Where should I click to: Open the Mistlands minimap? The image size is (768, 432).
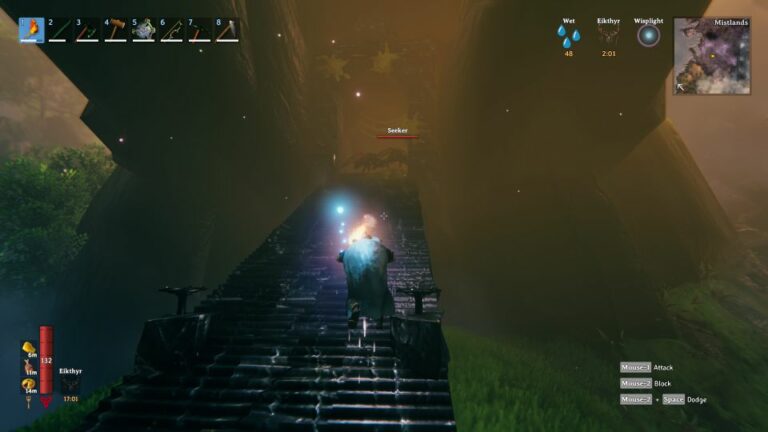pyautogui.click(x=712, y=56)
